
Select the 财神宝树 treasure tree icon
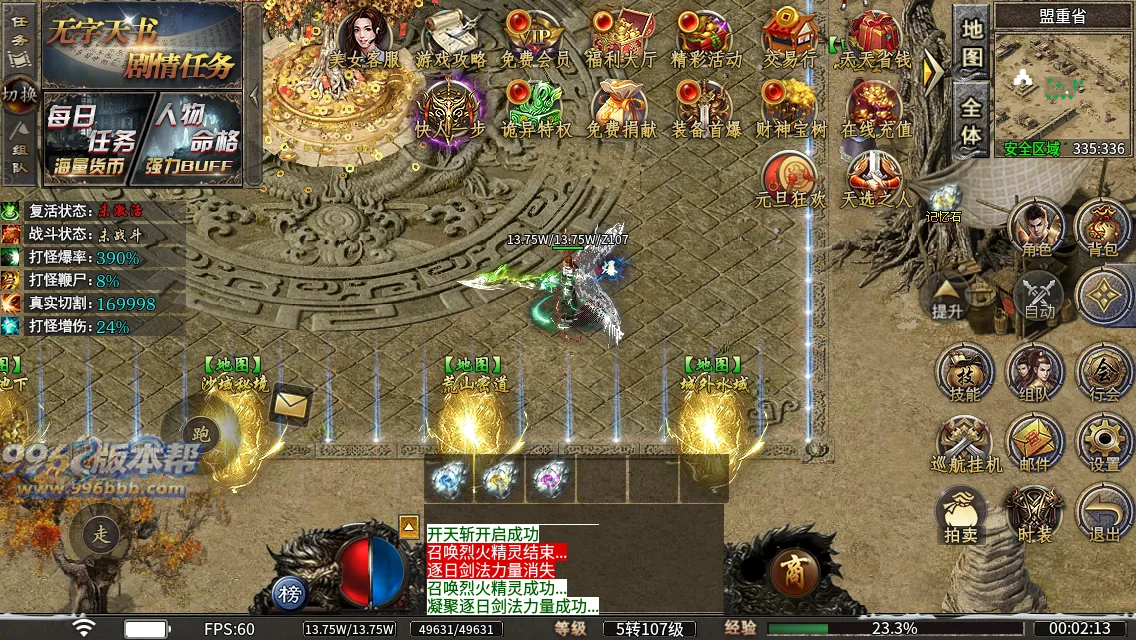pyautogui.click(x=790, y=108)
